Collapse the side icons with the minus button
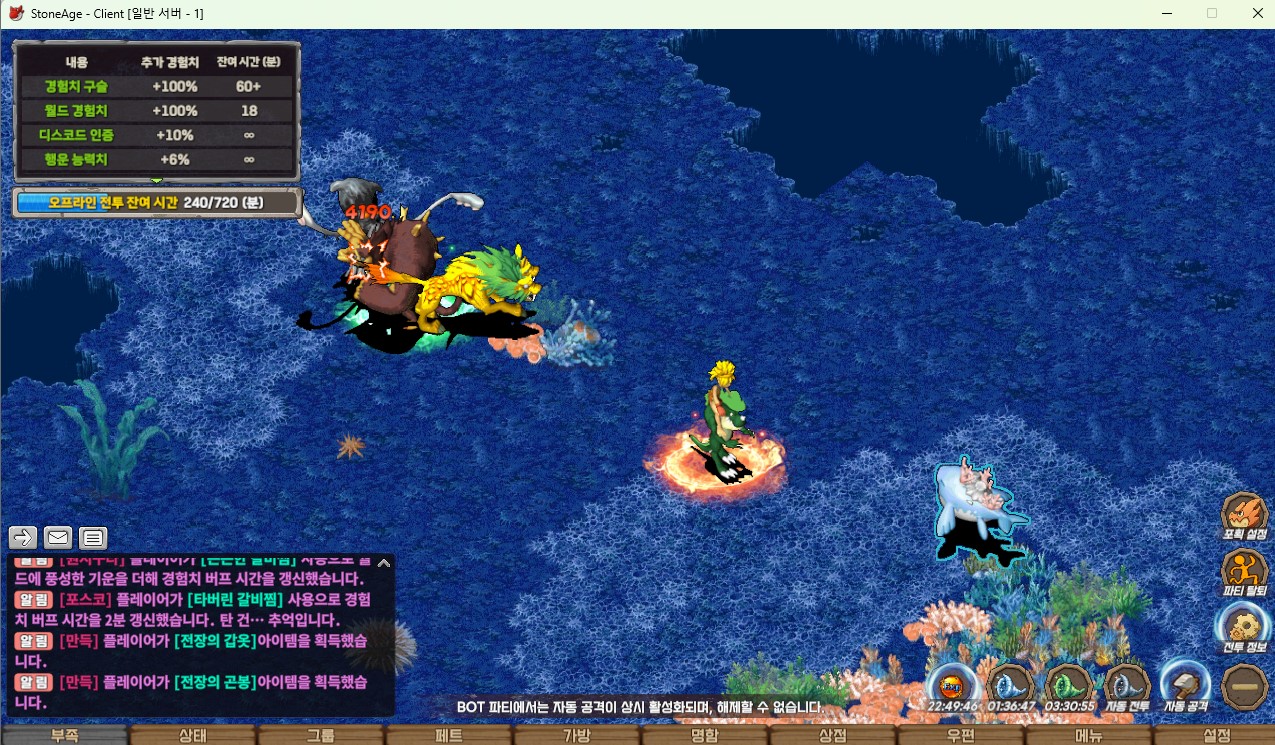This screenshot has width=1275, height=745. (1245, 688)
